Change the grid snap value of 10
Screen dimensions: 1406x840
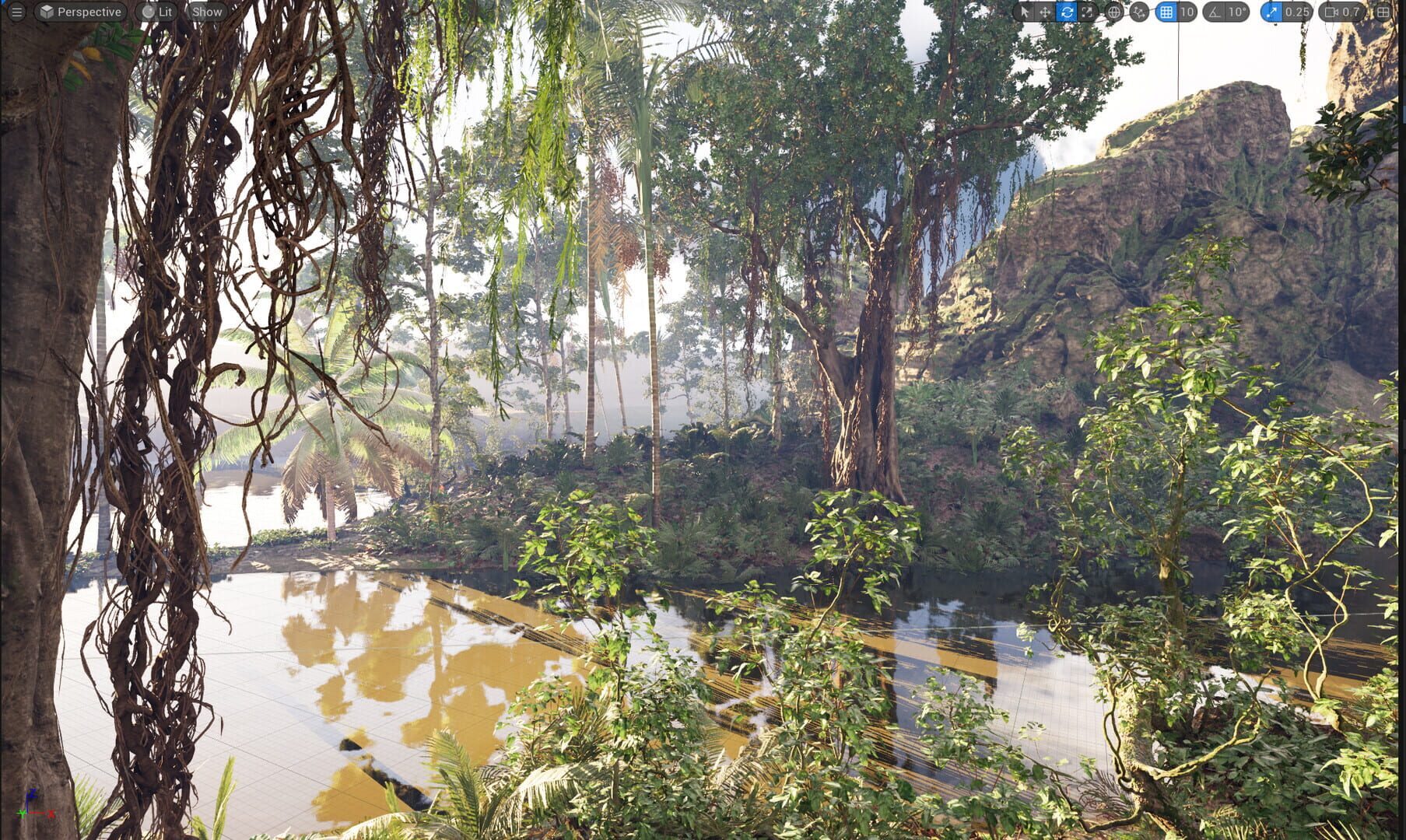1187,12
